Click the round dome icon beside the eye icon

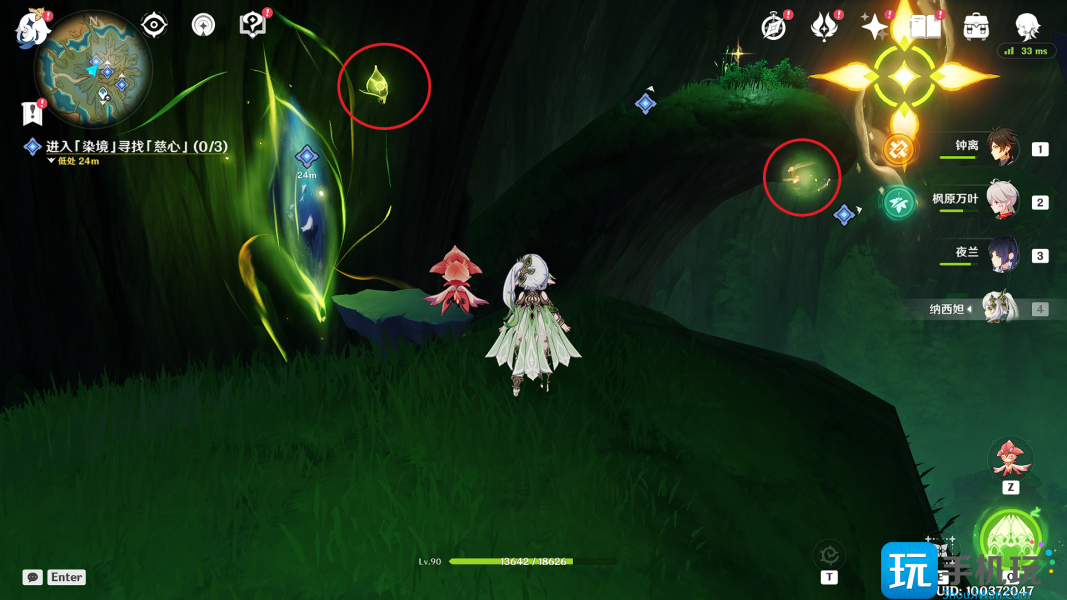(x=204, y=25)
